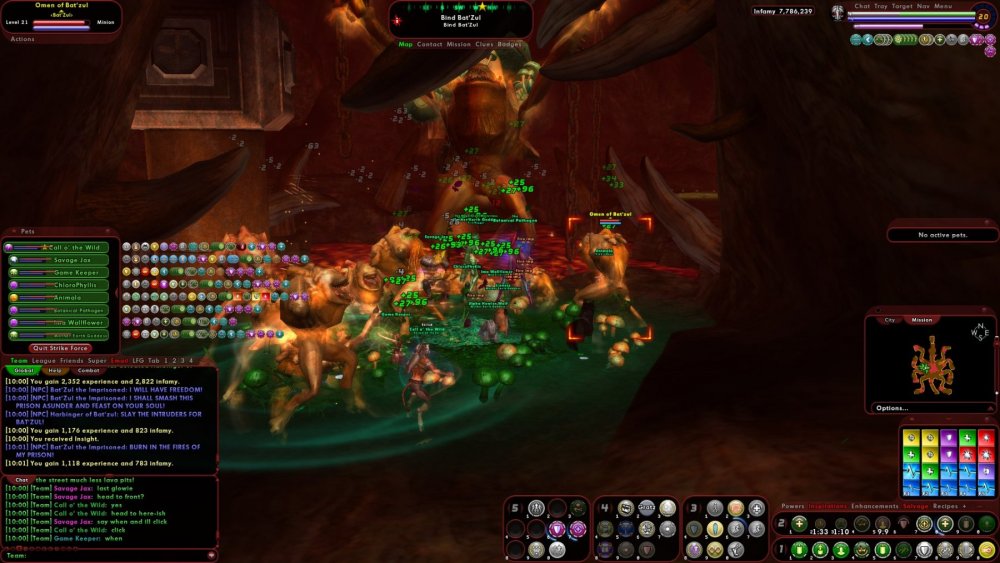Image resolution: width=1000 pixels, height=563 pixels.
Task: Open the Badges tab in navigation panel
Action: [510, 44]
